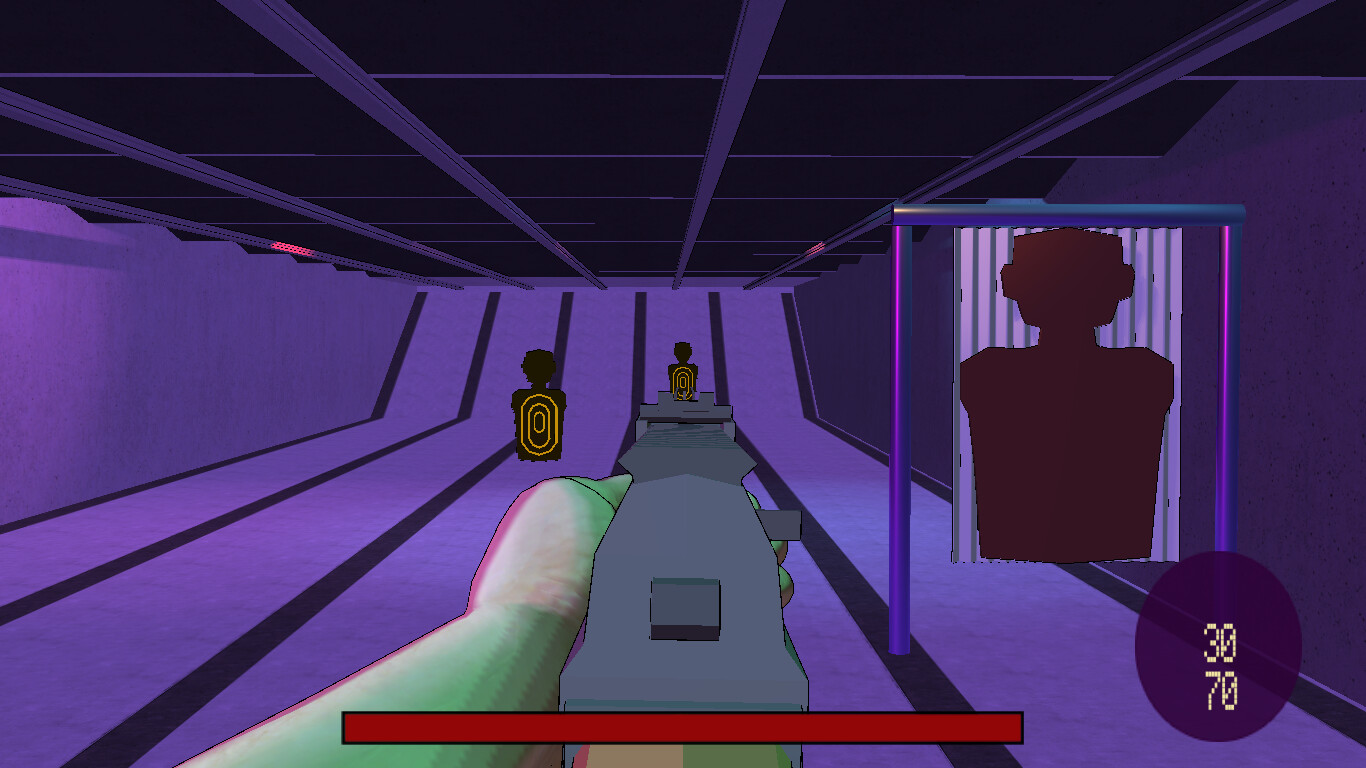Image resolution: width=1366 pixels, height=768 pixels.
Task: Click the left purple support pole of the target frame
Action: tap(898, 420)
